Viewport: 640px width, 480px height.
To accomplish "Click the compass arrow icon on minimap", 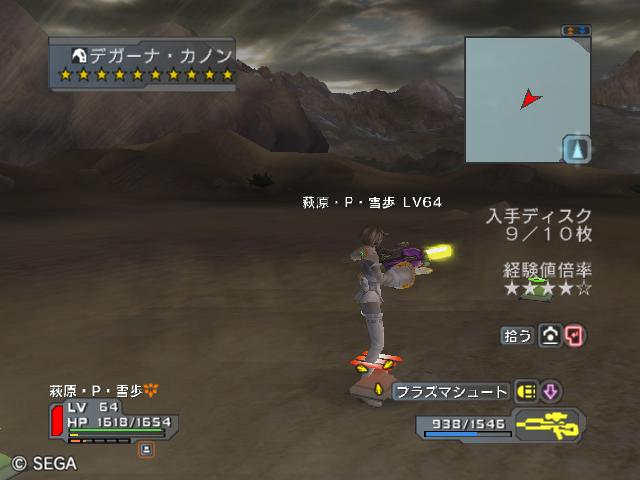I will pyautogui.click(x=576, y=150).
